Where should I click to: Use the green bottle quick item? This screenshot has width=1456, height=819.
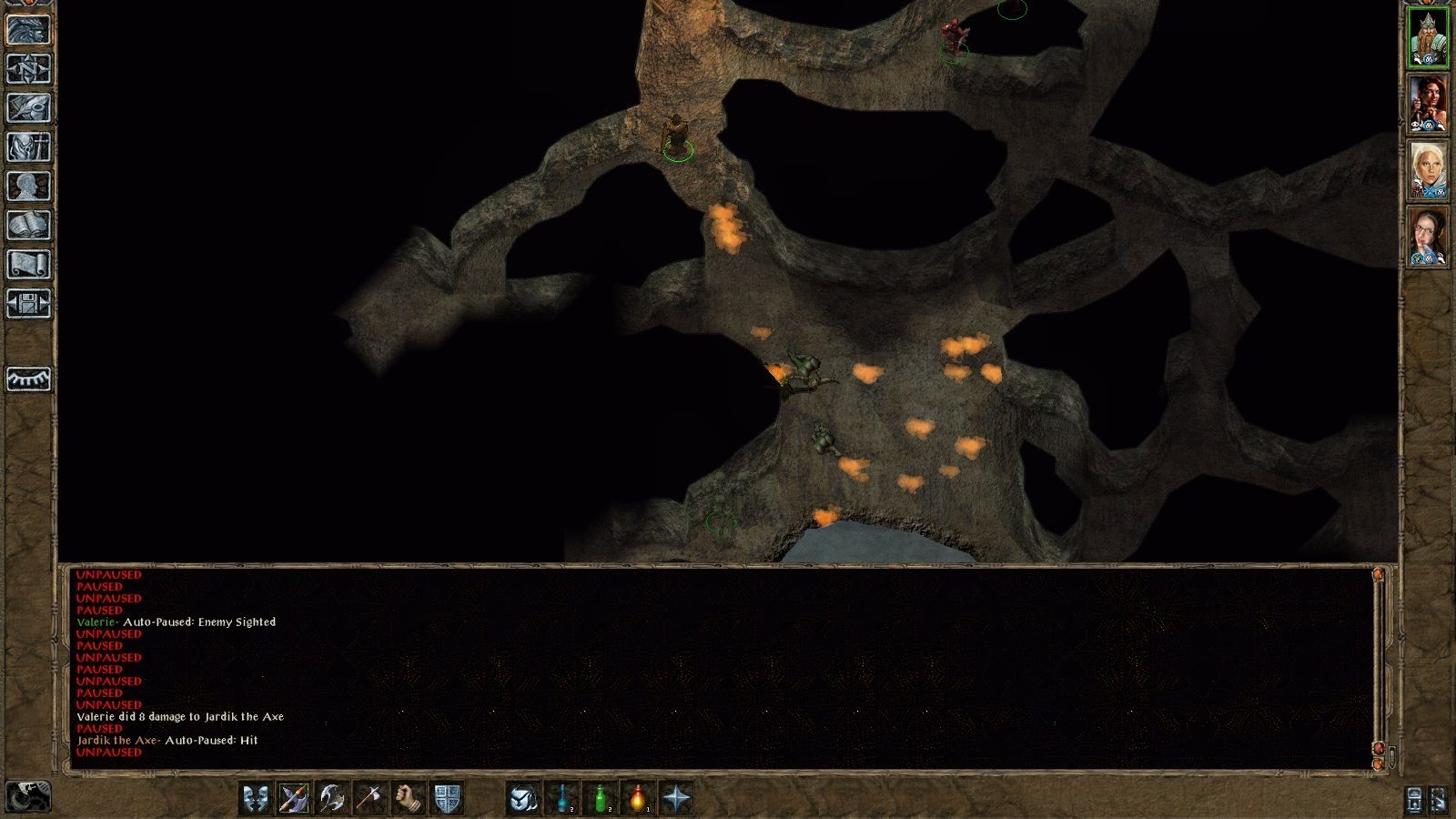[x=601, y=798]
